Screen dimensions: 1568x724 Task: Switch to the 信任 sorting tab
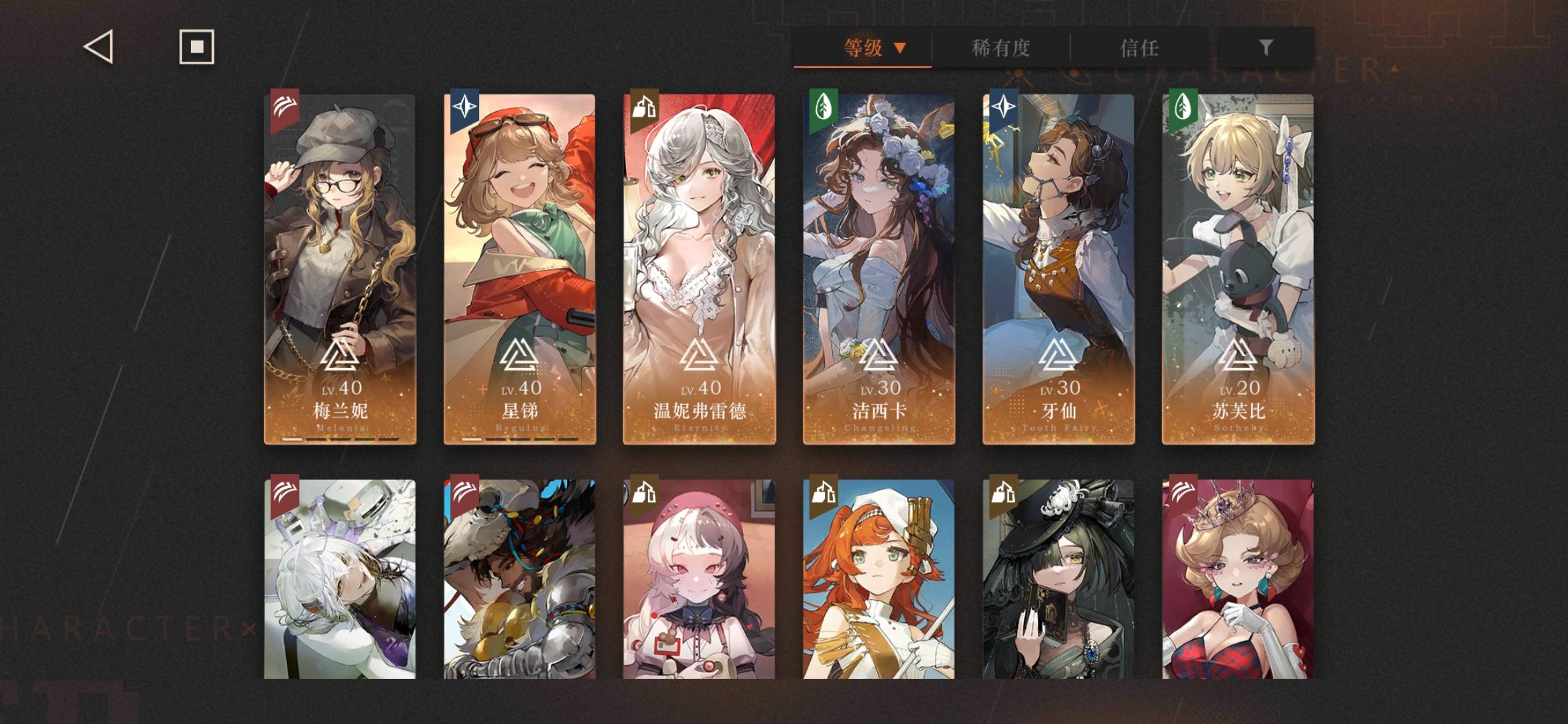(x=1139, y=48)
